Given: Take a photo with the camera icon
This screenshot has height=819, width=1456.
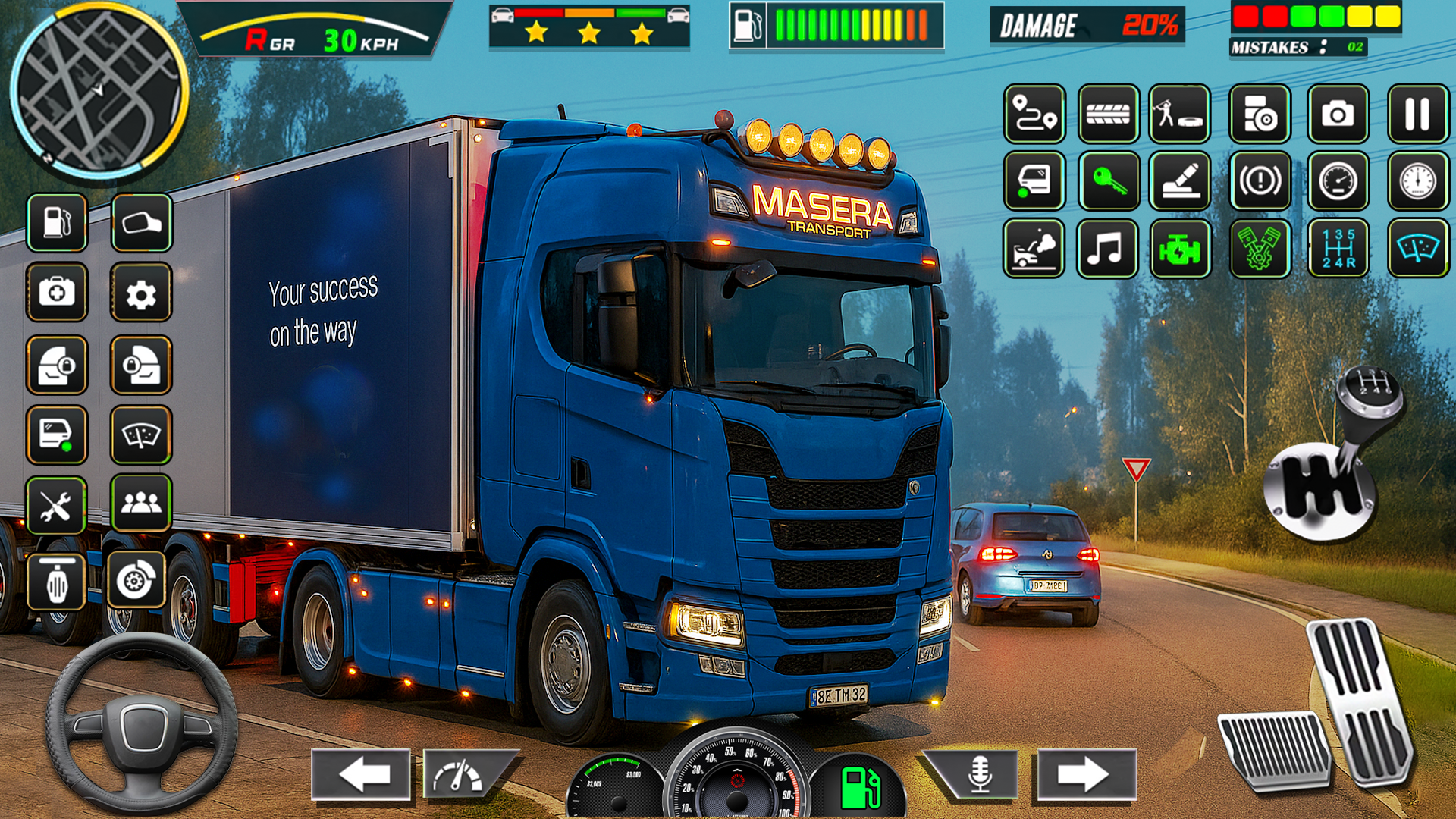Looking at the screenshot, I should point(1336,115).
